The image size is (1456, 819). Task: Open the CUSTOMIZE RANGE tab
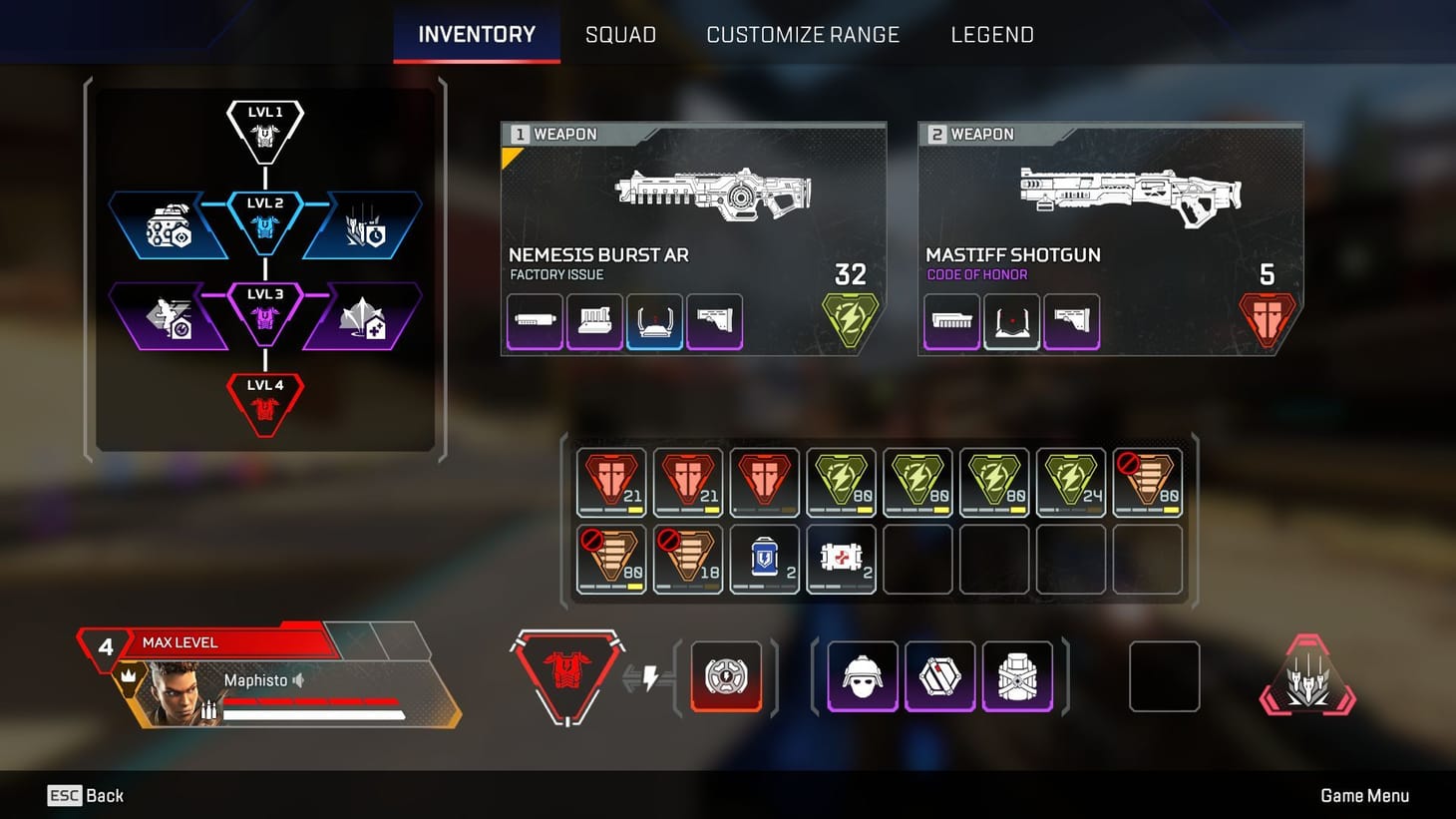803,34
